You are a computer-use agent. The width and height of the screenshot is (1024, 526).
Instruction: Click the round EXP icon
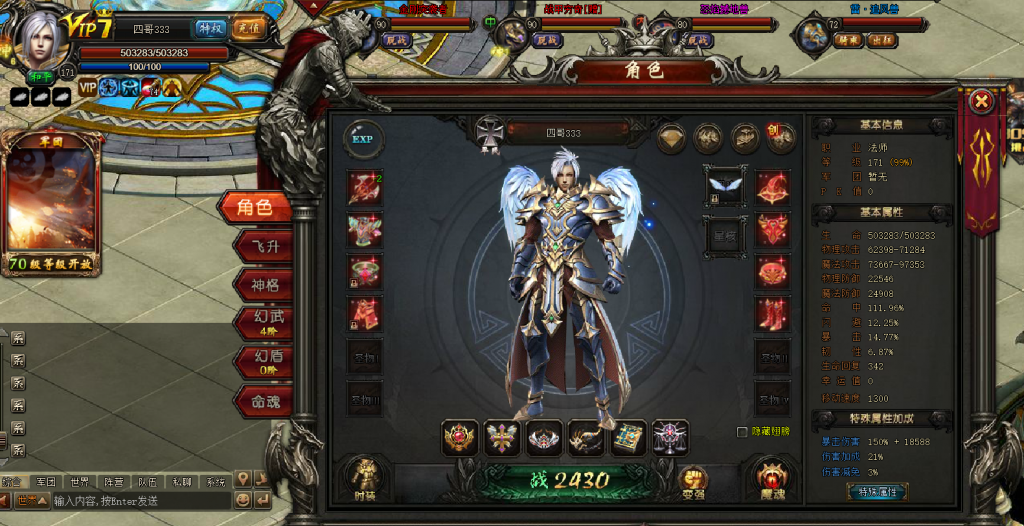(362, 138)
